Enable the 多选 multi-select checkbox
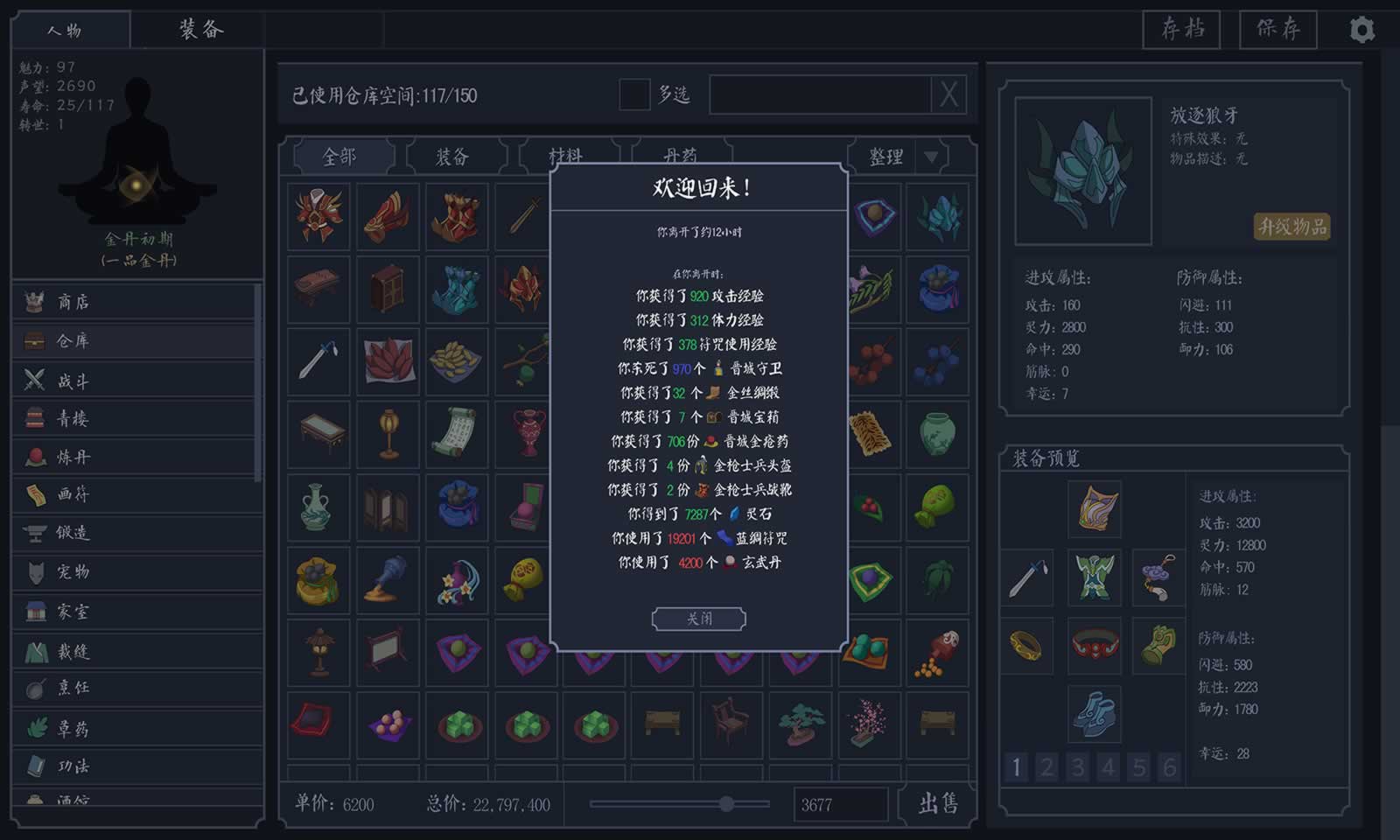1400x840 pixels. [x=631, y=94]
